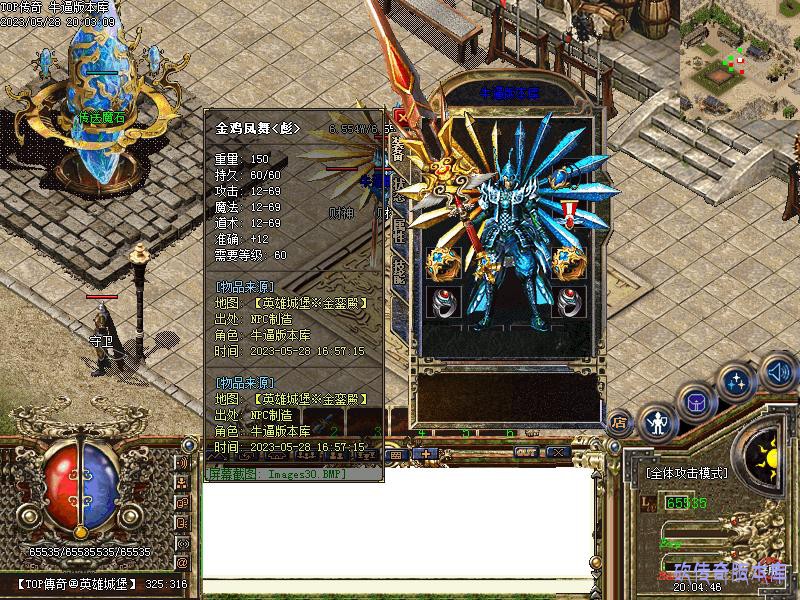Select the red medal equipment slot
This screenshot has width=800, height=600.
pyautogui.click(x=570, y=212)
